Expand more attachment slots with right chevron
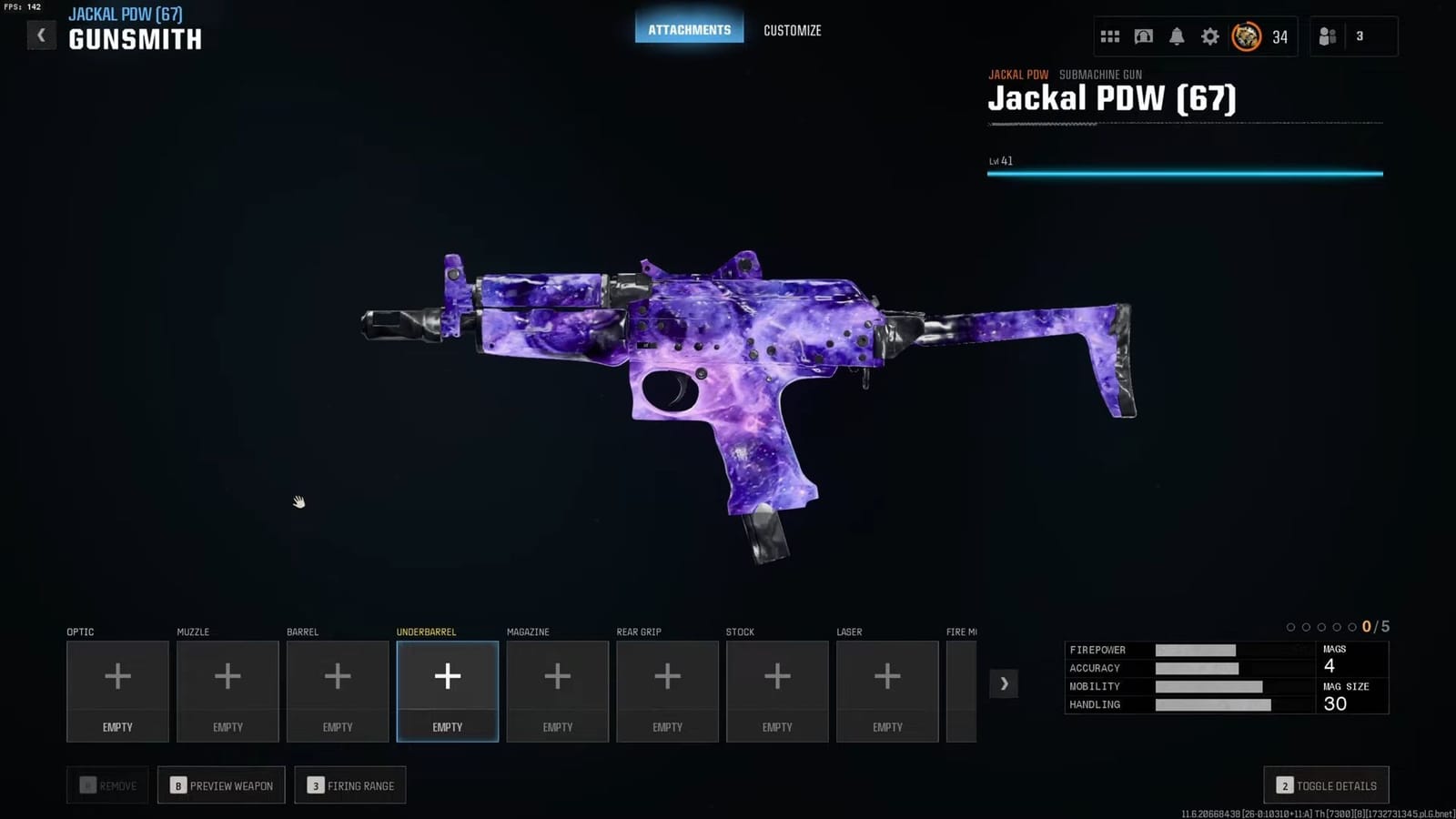The width and height of the screenshot is (1456, 819). [1004, 683]
